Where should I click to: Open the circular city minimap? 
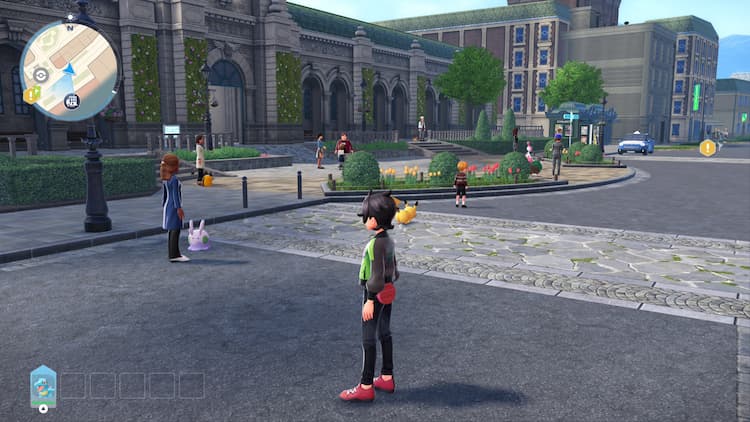pyautogui.click(x=70, y=69)
